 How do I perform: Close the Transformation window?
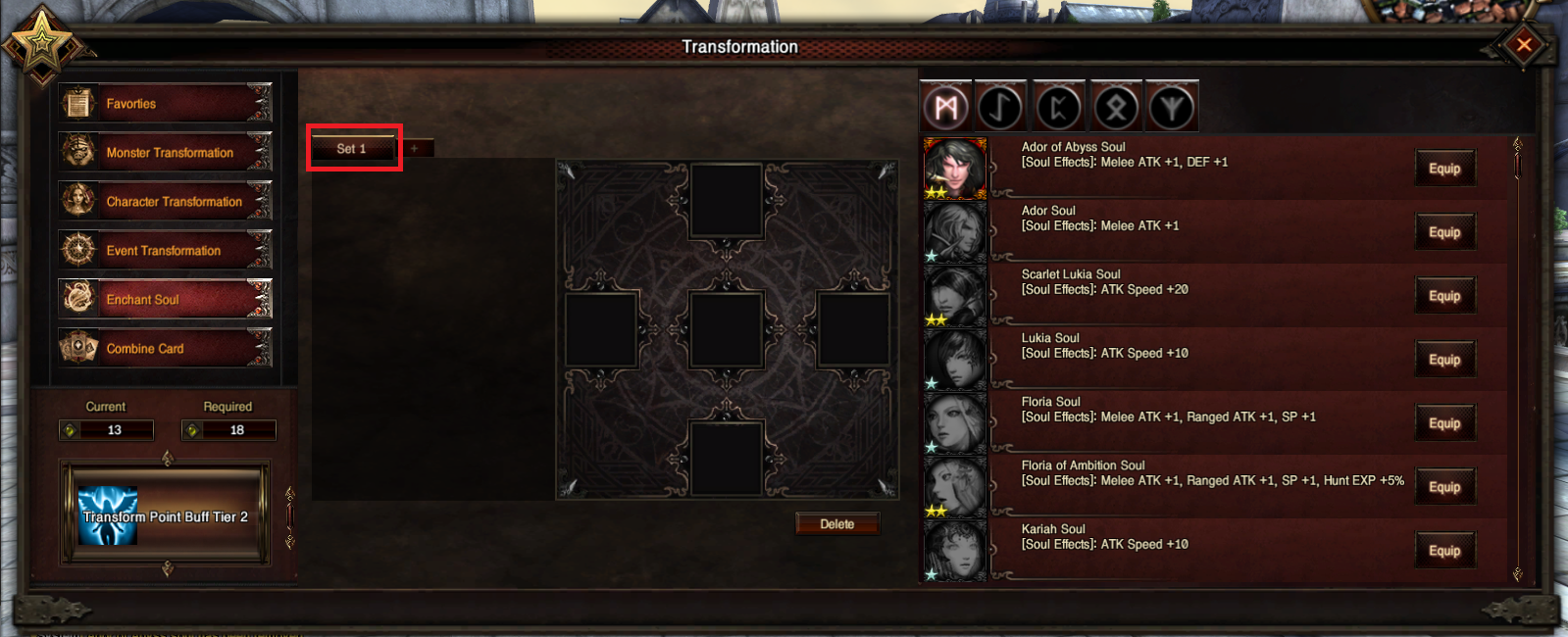click(x=1524, y=45)
